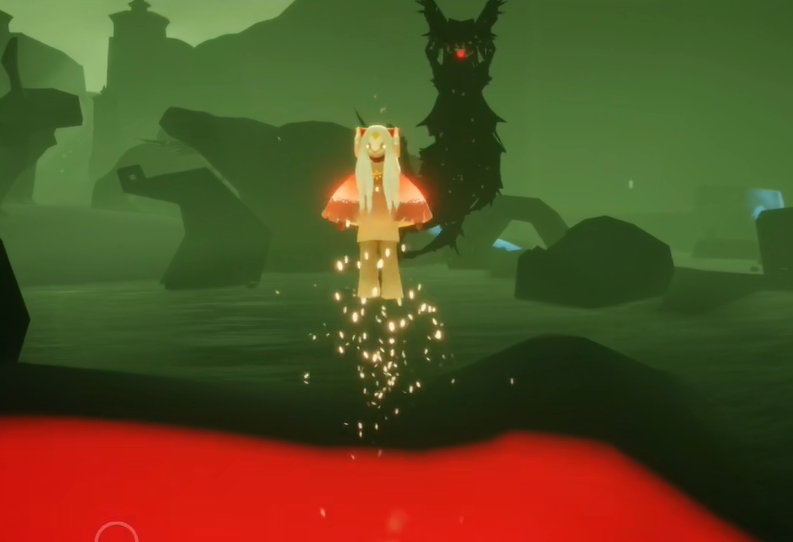Tap the white circular touch control ring
This screenshot has height=542, width=793.
[x=116, y=535]
